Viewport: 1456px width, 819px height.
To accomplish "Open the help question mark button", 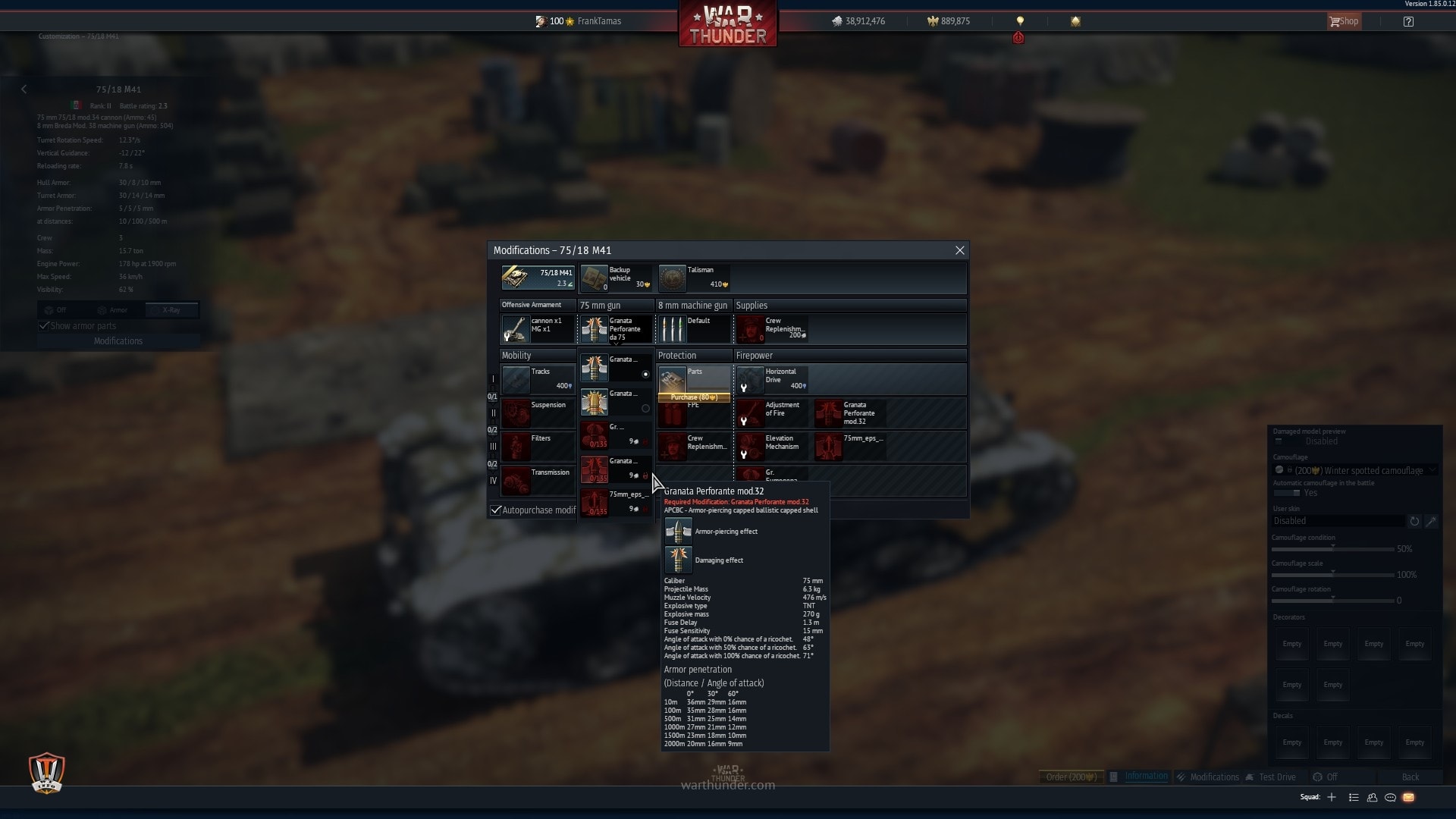I will [1408, 21].
